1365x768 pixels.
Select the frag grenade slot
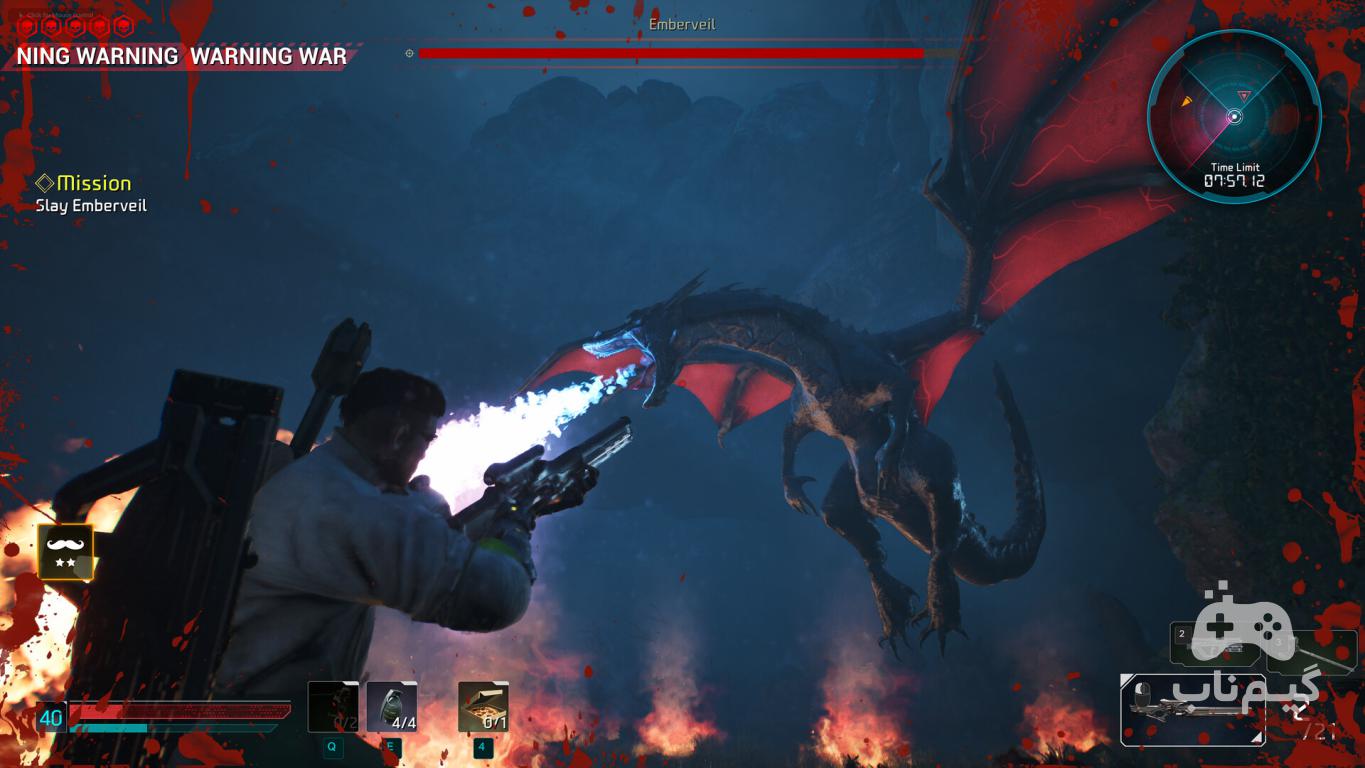click(x=391, y=707)
